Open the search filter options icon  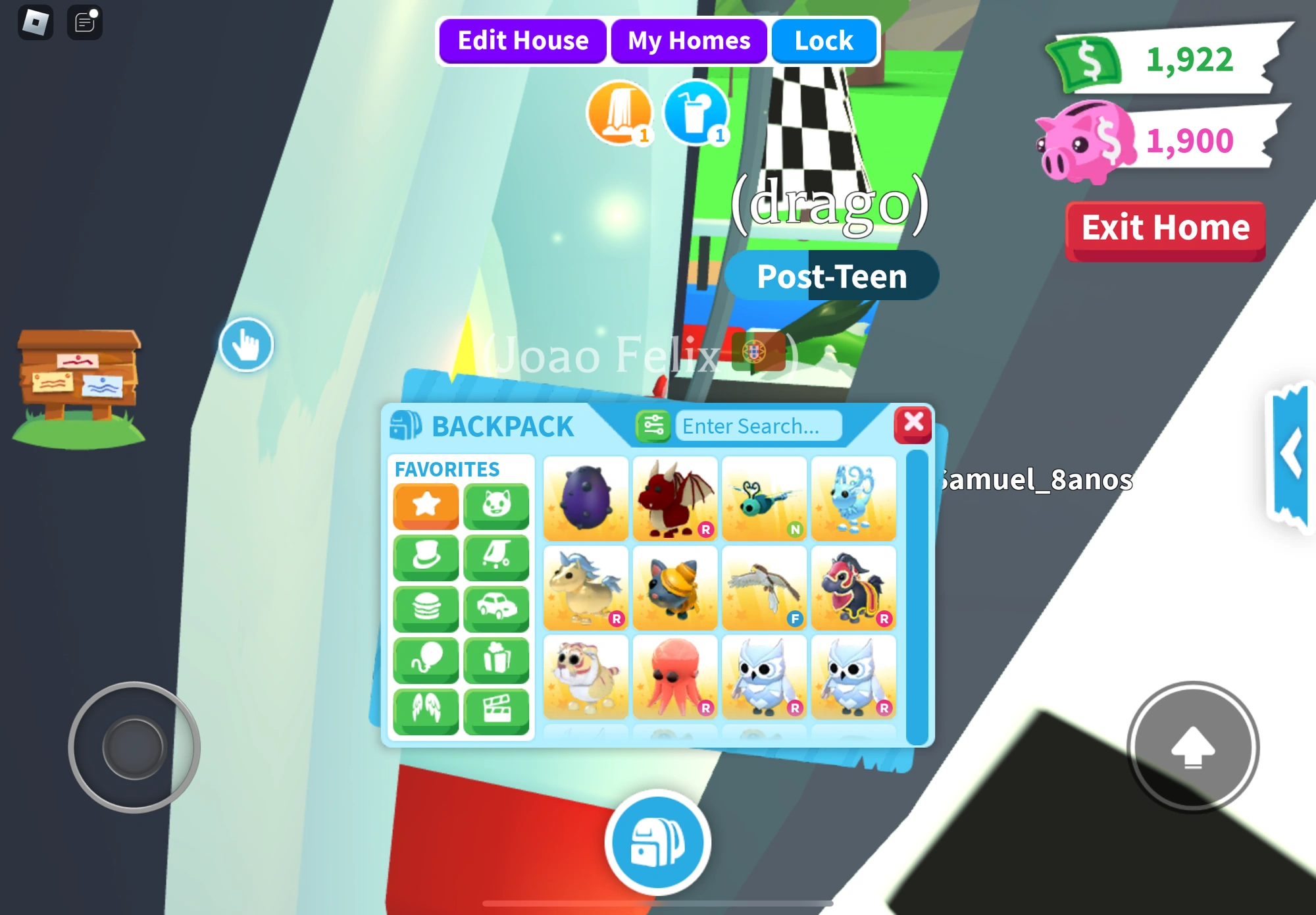(654, 425)
